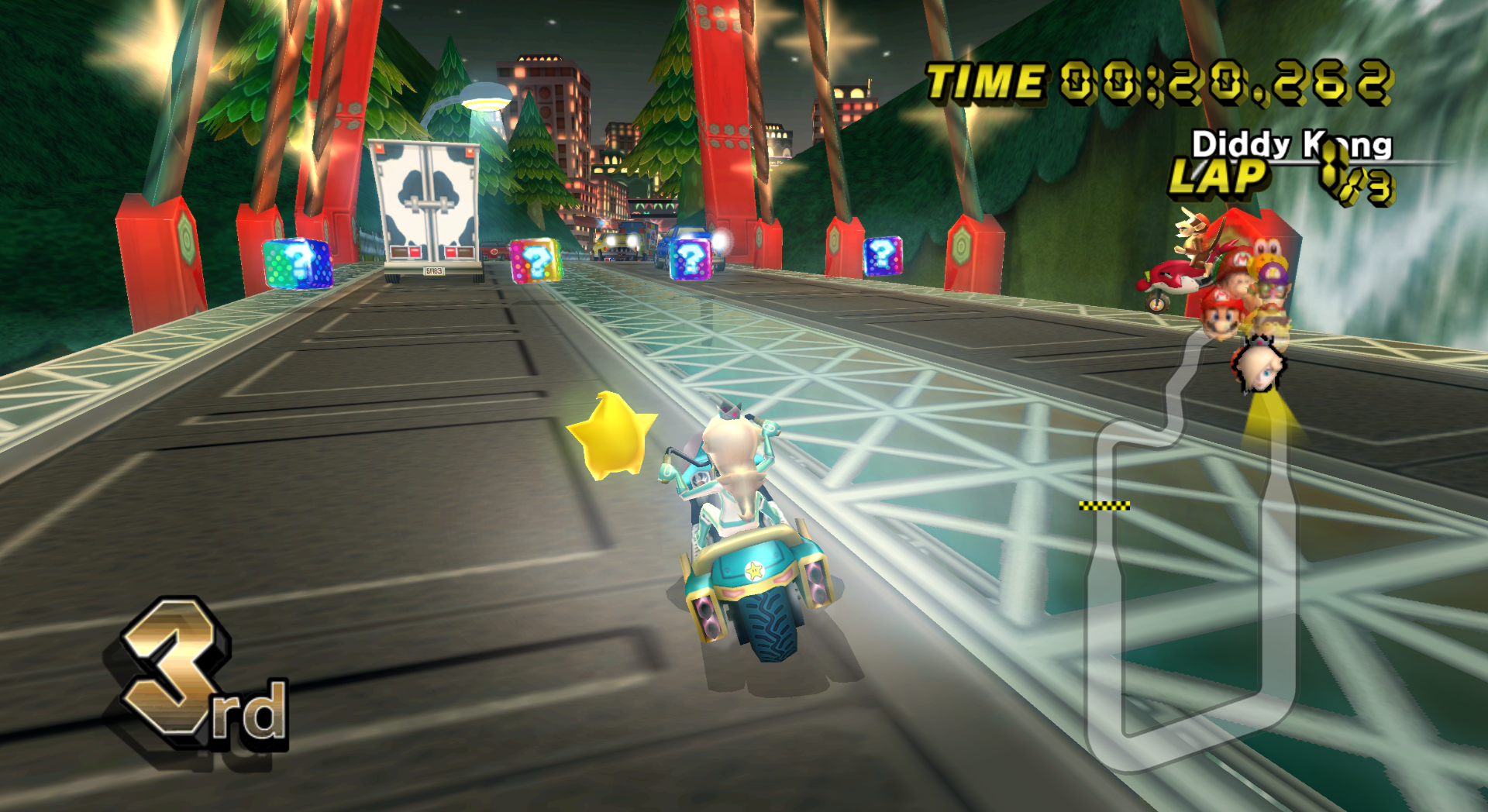Screen dimensions: 1488x812
Task: Select Mario's head marker on the minimap
Action: (1222, 314)
